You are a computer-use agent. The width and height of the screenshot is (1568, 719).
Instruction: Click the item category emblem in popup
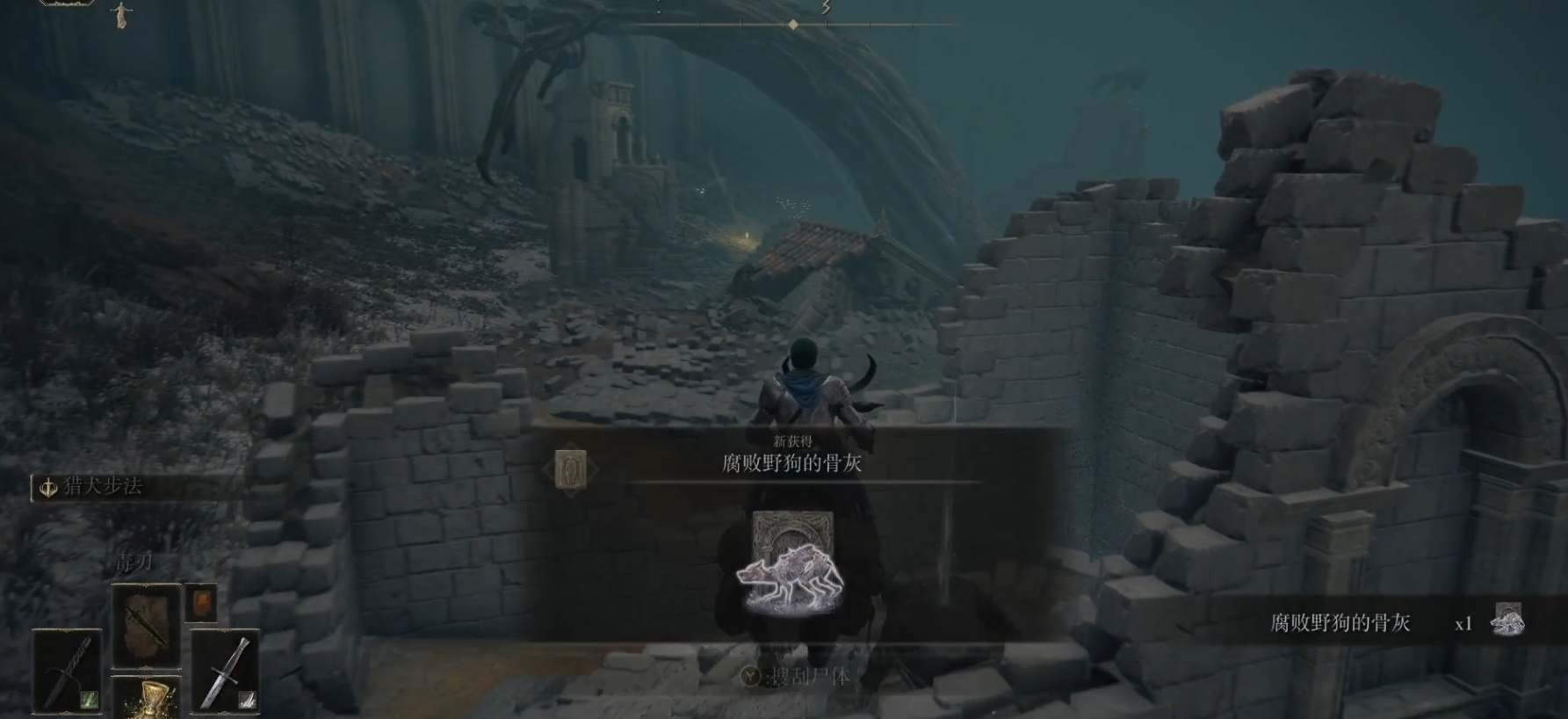[572, 469]
